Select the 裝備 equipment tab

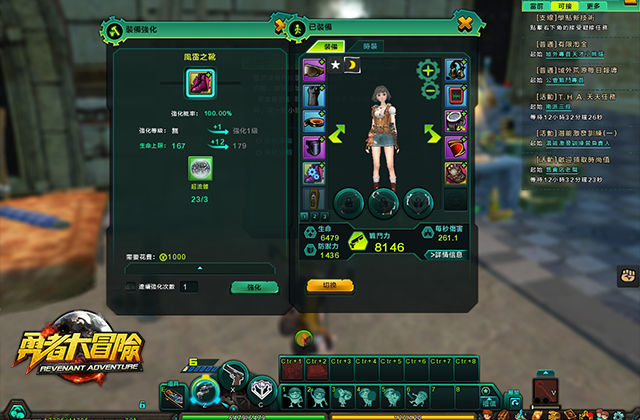[x=330, y=47]
